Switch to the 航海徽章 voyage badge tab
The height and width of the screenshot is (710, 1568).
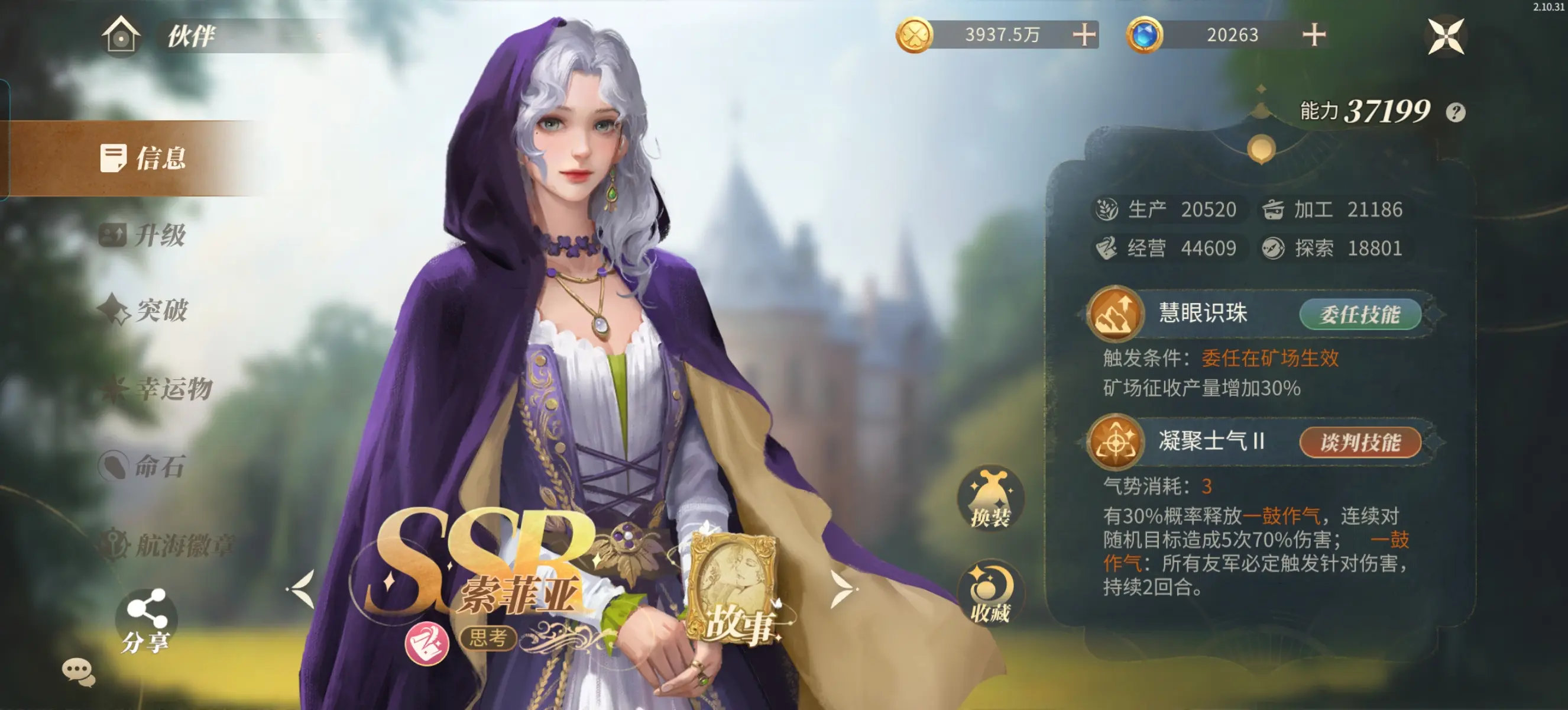(x=167, y=544)
